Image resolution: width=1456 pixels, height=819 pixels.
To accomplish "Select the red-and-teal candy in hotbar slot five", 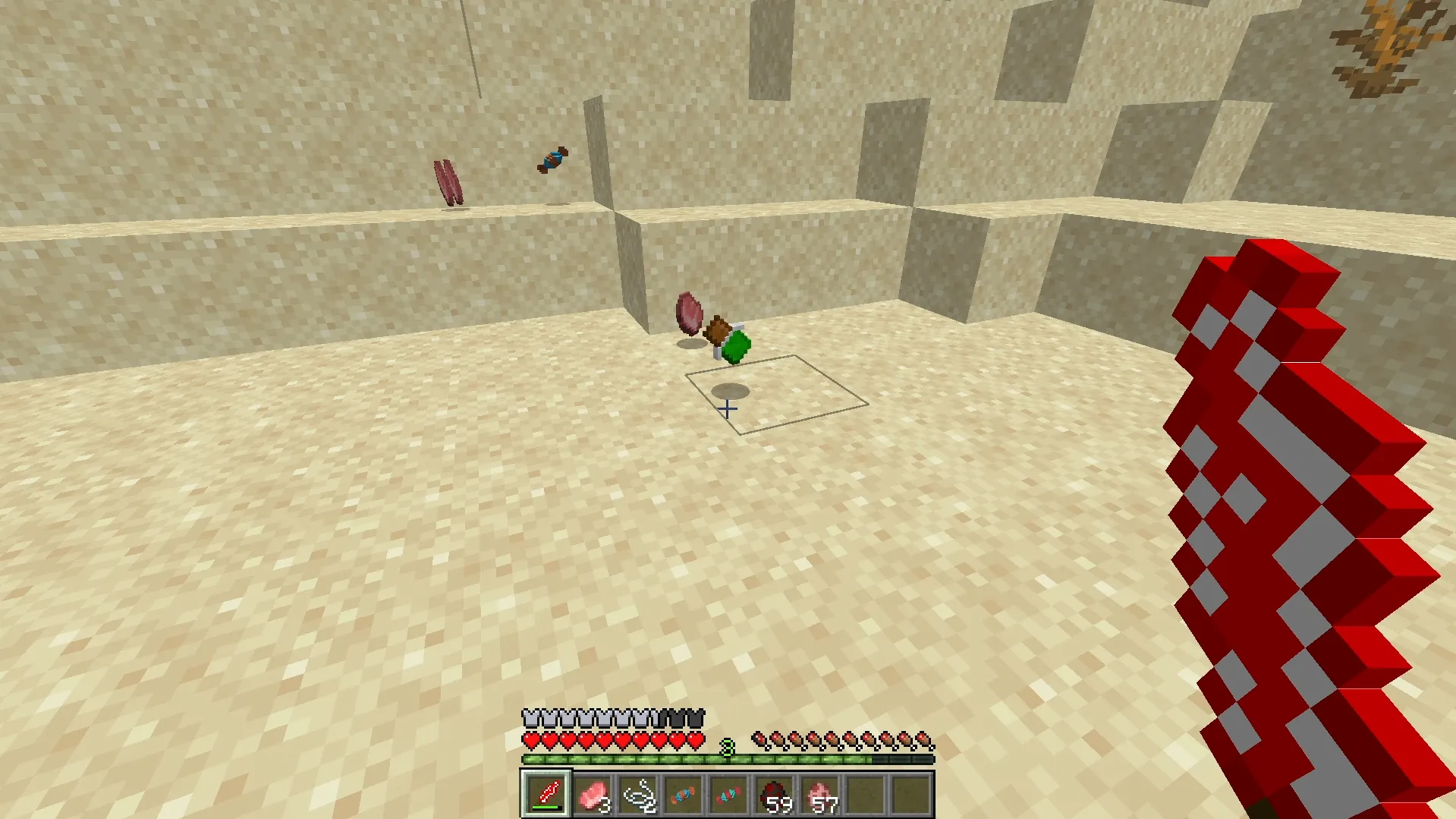I will pyautogui.click(x=730, y=795).
